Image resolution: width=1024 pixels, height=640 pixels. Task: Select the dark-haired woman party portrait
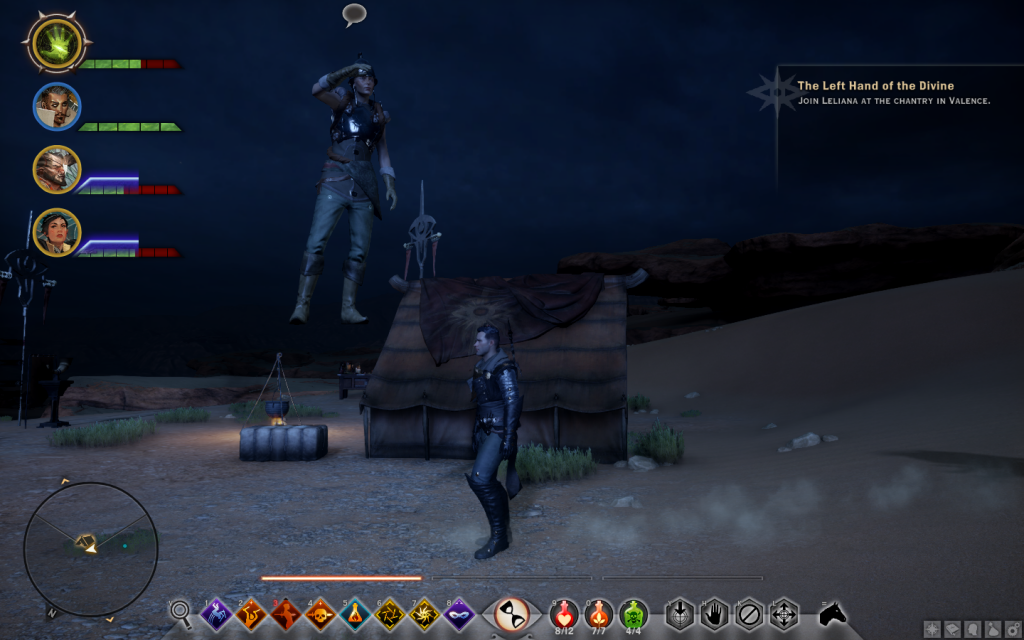coord(56,232)
